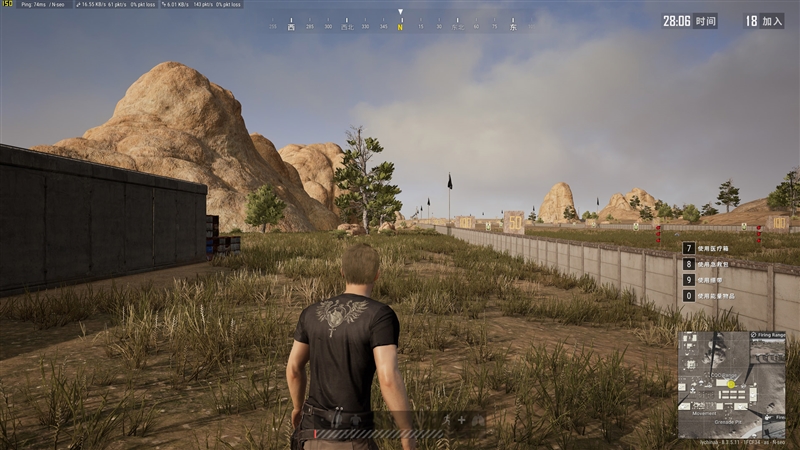Click the 加入 players joined counter
The image size is (800, 450).
[x=764, y=20]
